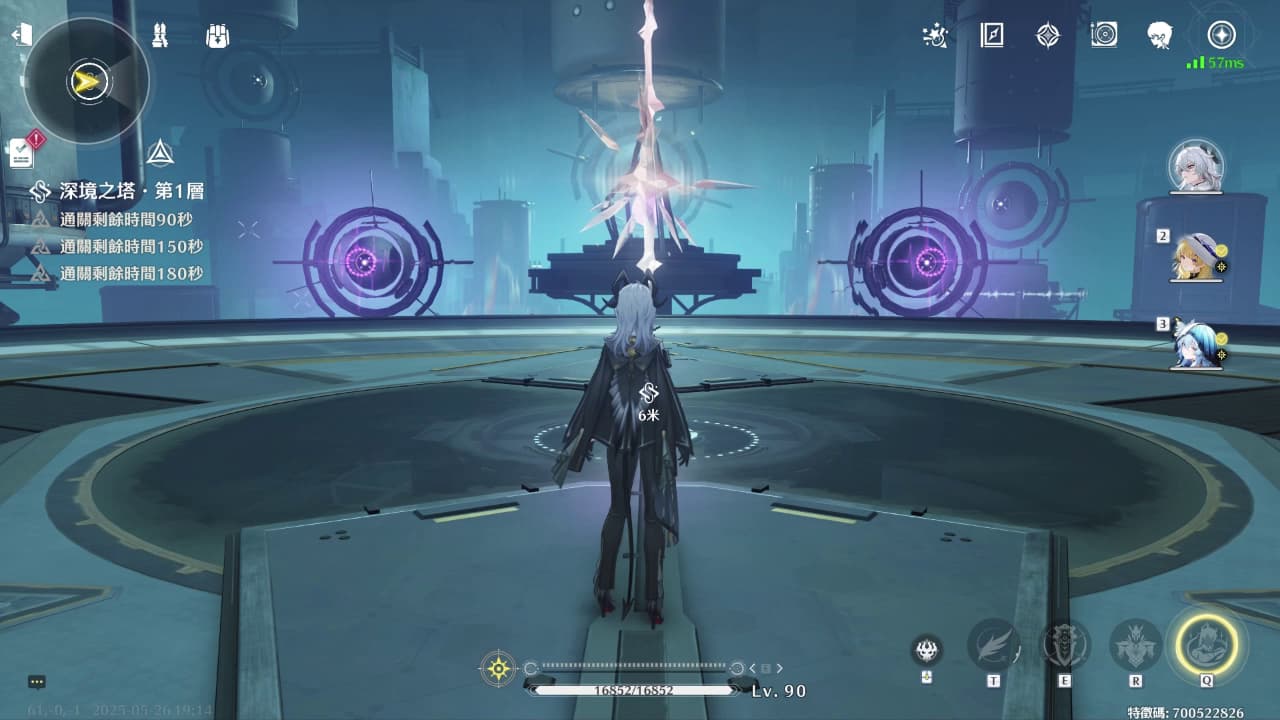
Task: Select the silver-haired active character portrait
Action: coord(1196,166)
